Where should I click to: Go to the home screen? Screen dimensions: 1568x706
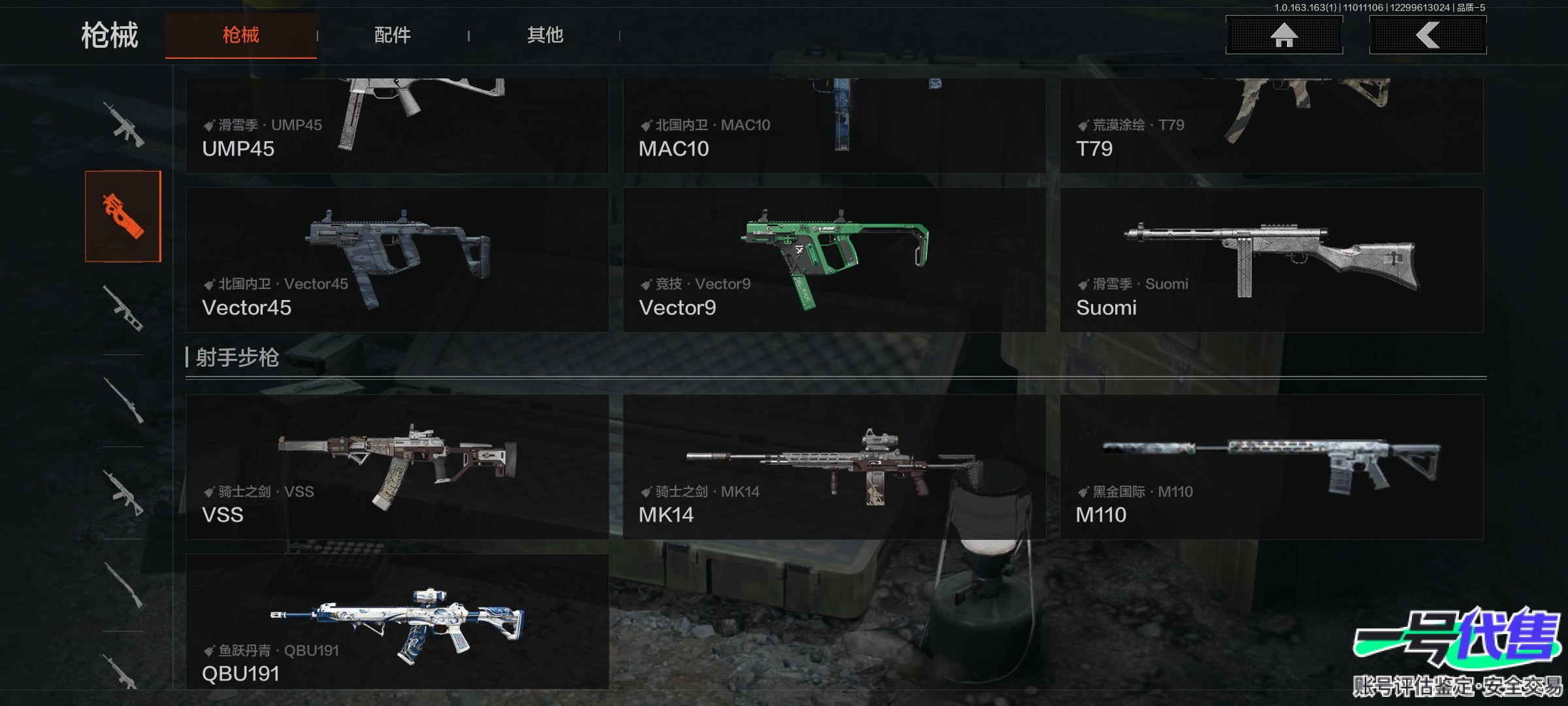1284,35
